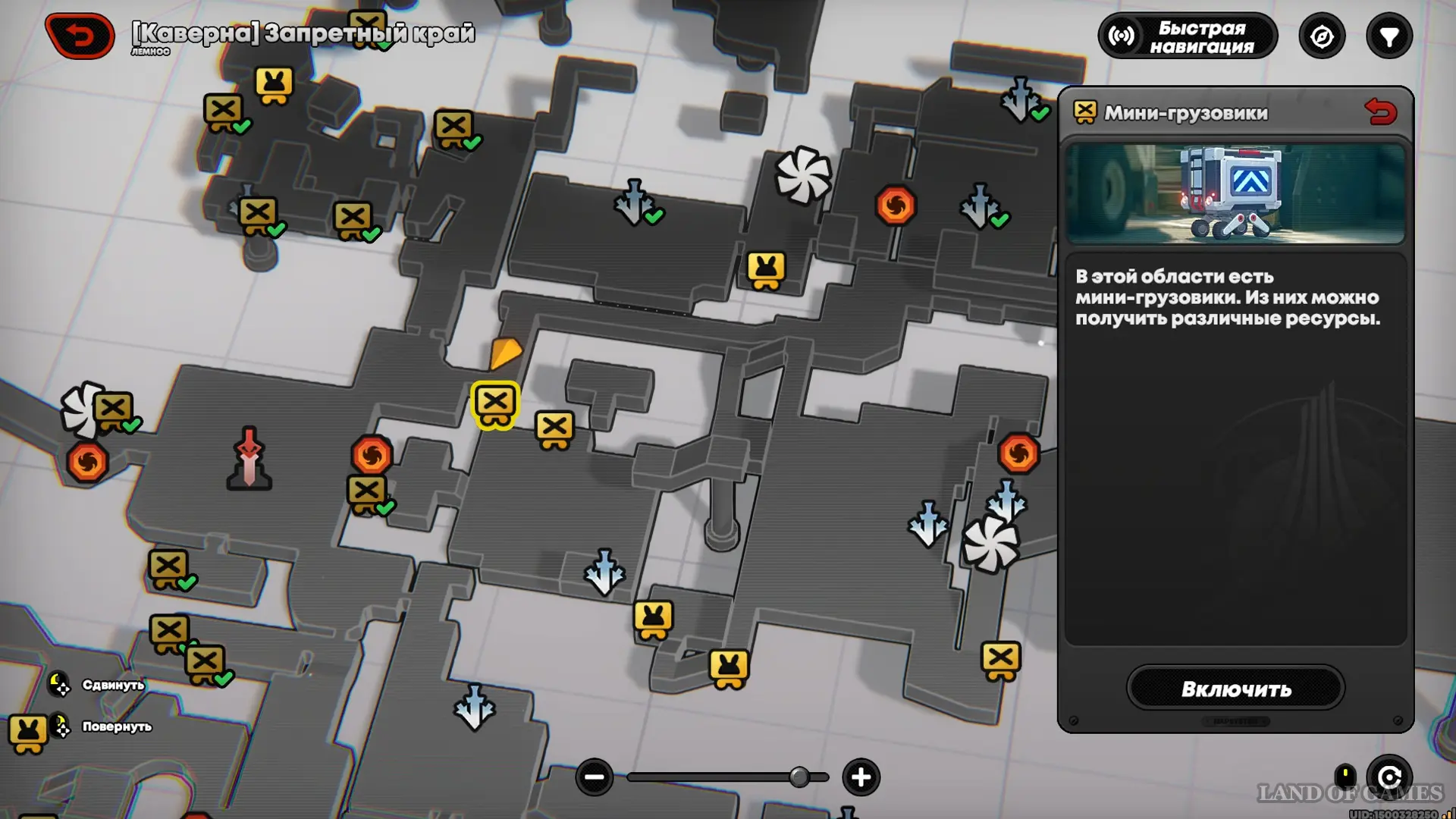1456x819 pixels.
Task: Click the map zoom slider handle
Action: click(x=799, y=777)
